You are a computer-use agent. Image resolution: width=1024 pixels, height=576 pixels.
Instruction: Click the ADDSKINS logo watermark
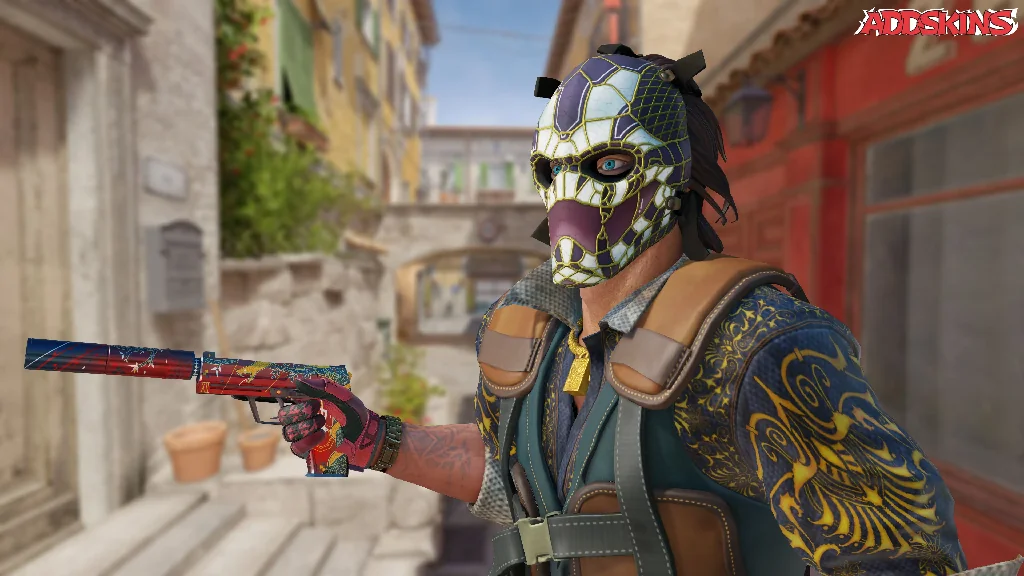click(936, 23)
